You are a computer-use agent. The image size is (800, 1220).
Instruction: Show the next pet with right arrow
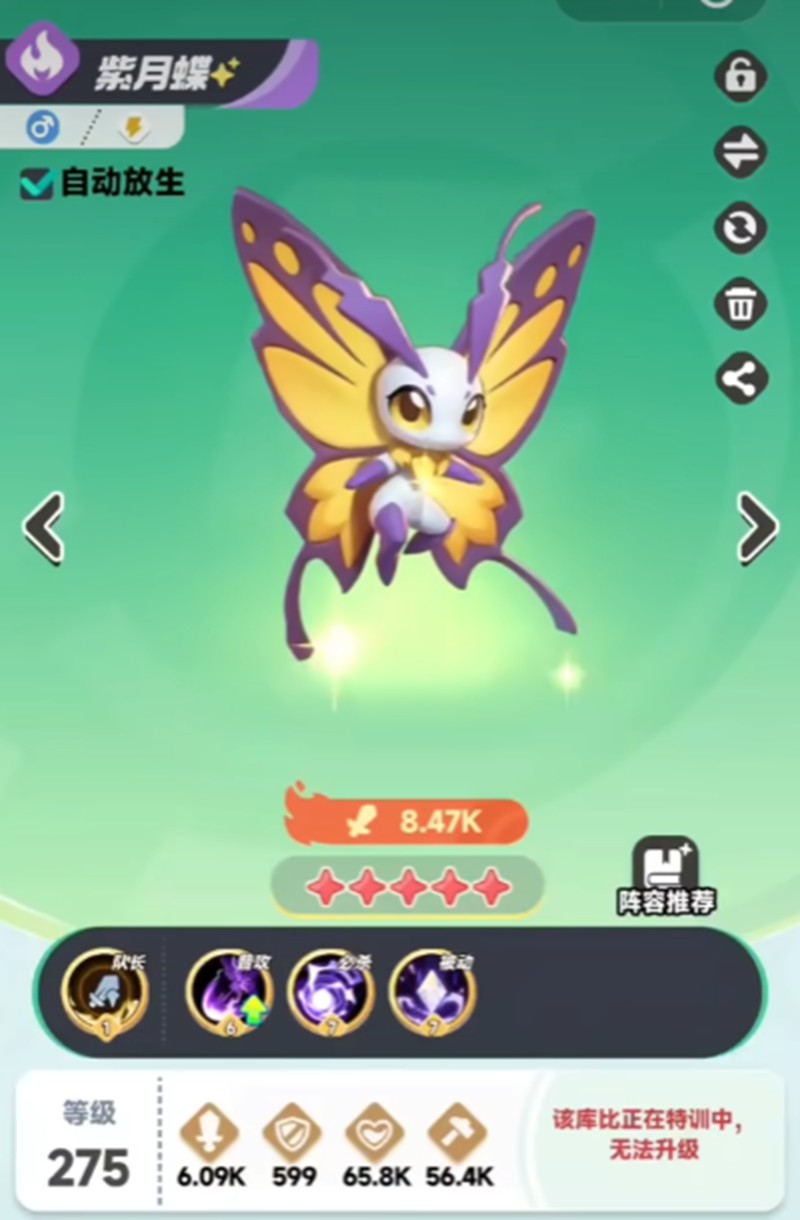757,526
